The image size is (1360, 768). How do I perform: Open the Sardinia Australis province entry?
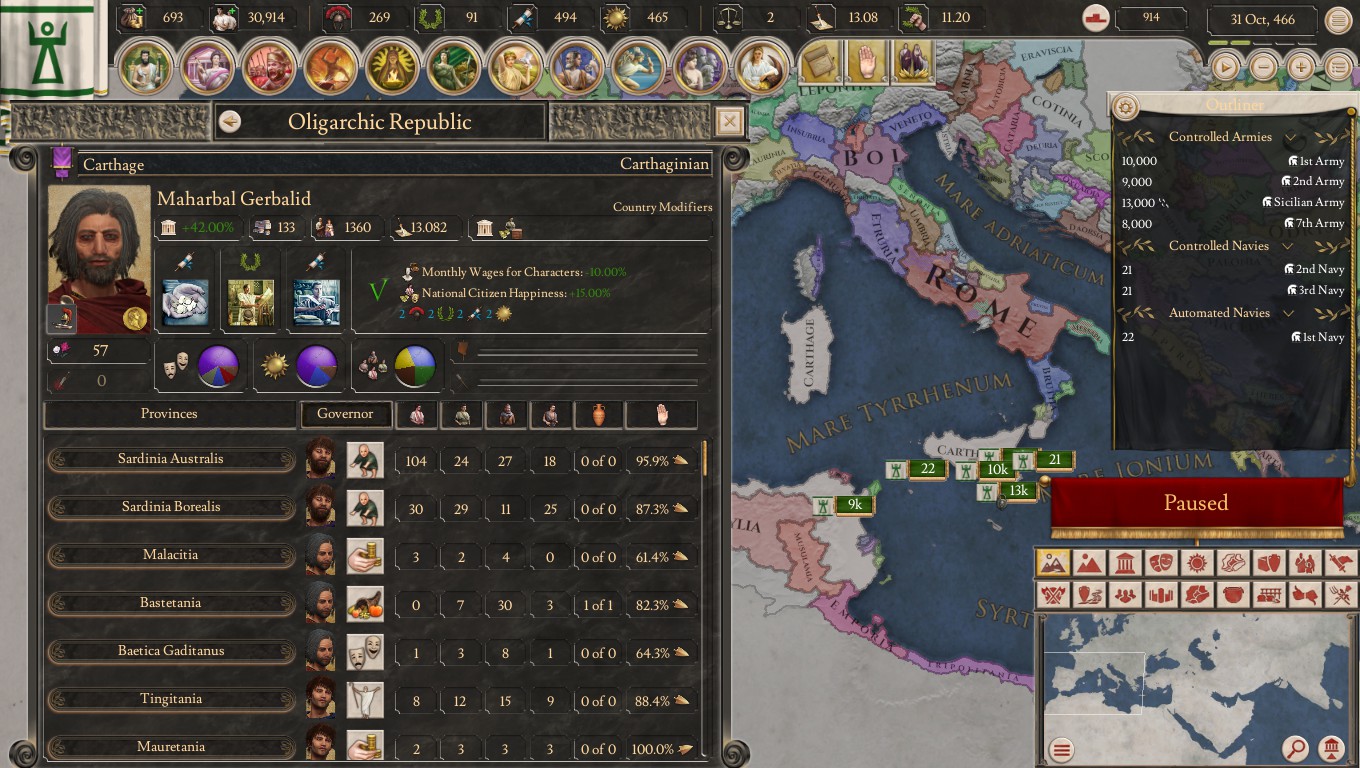pos(170,459)
